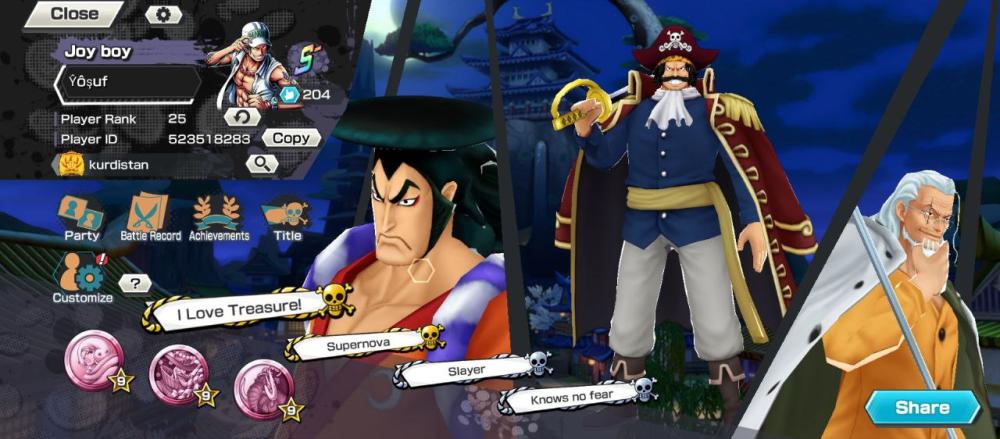Open the Achievements section
The width and height of the screenshot is (1000, 439).
(219, 217)
